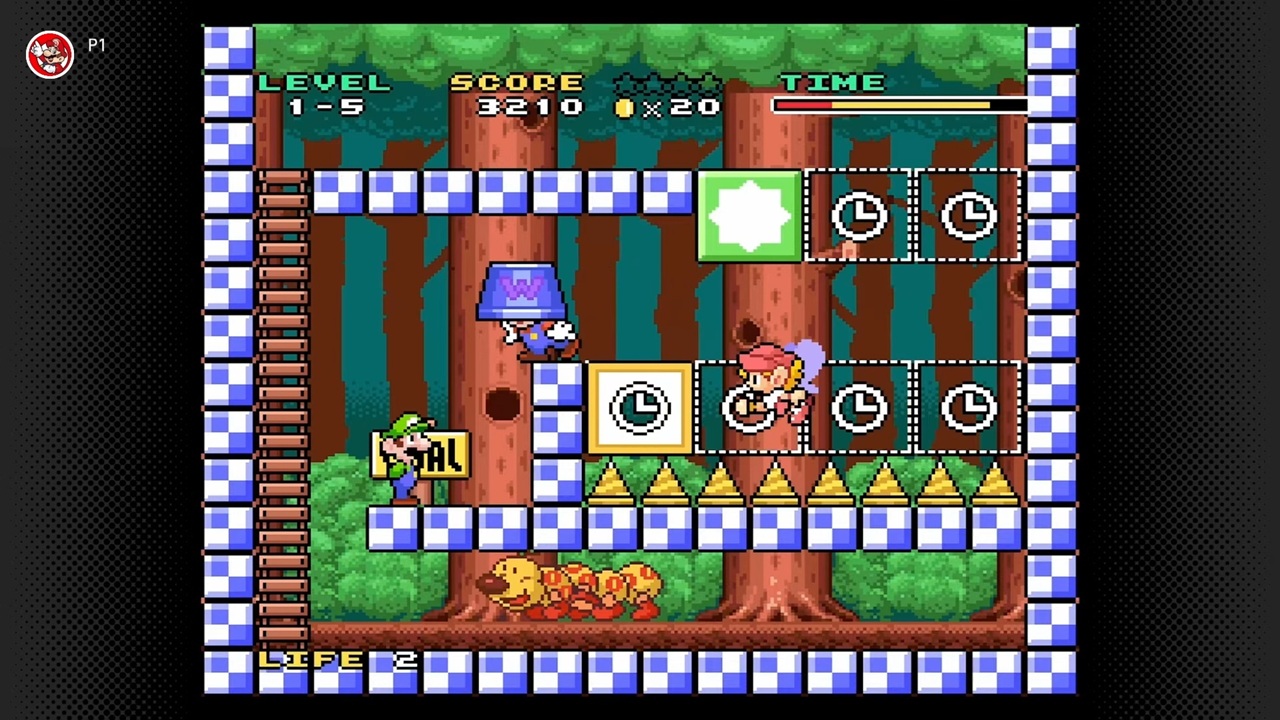
Task: Click the P1 Mario player icon
Action: [50, 54]
